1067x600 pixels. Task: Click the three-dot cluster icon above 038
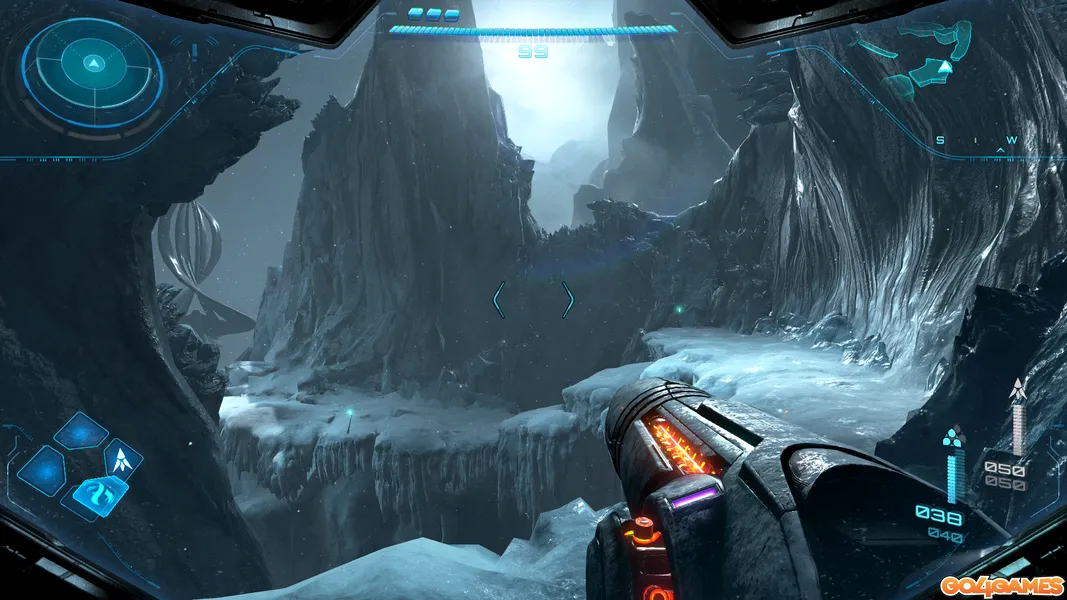coord(952,436)
